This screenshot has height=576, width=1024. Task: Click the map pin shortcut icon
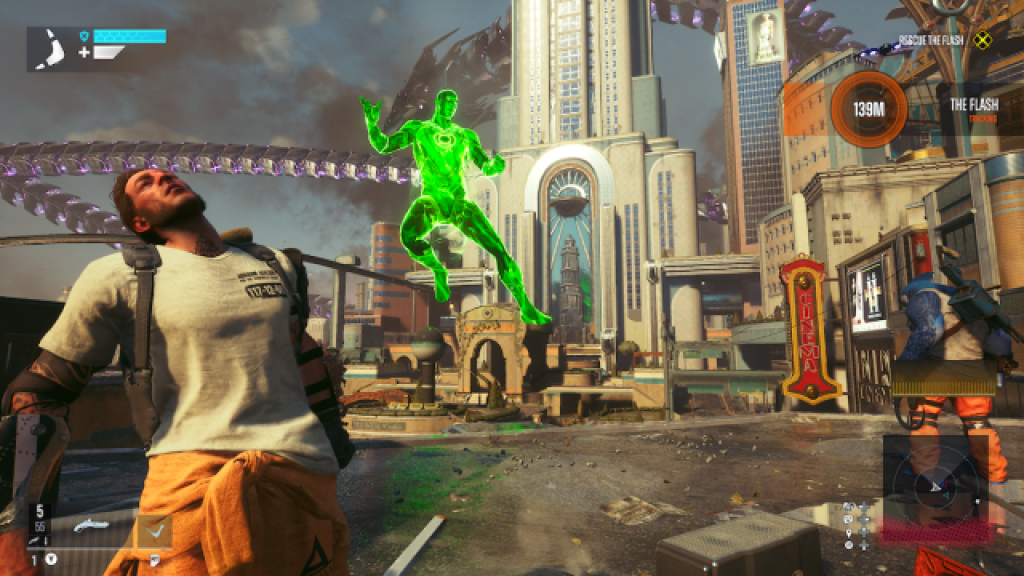coord(848,532)
